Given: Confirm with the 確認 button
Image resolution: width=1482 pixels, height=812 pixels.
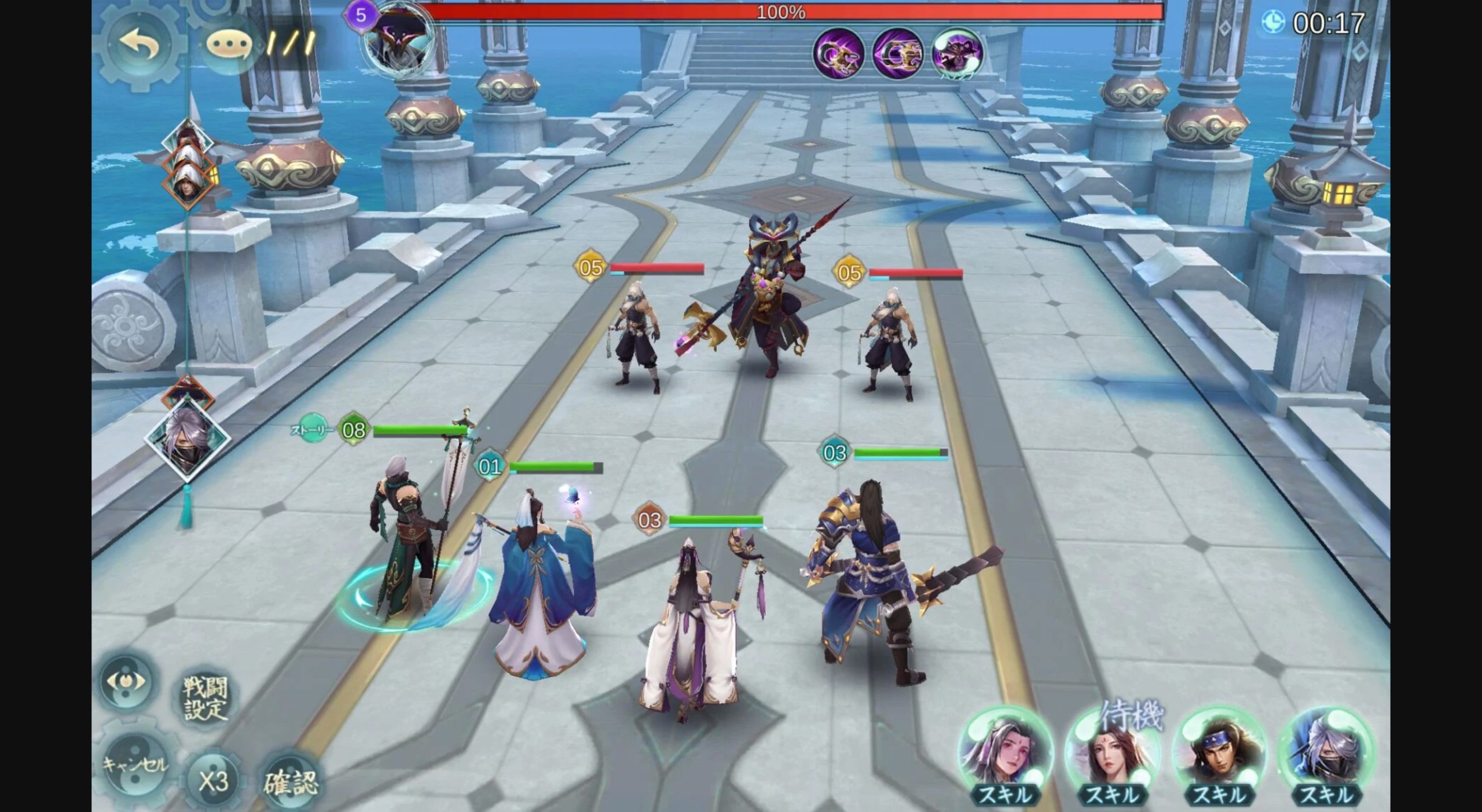Looking at the screenshot, I should point(291,782).
